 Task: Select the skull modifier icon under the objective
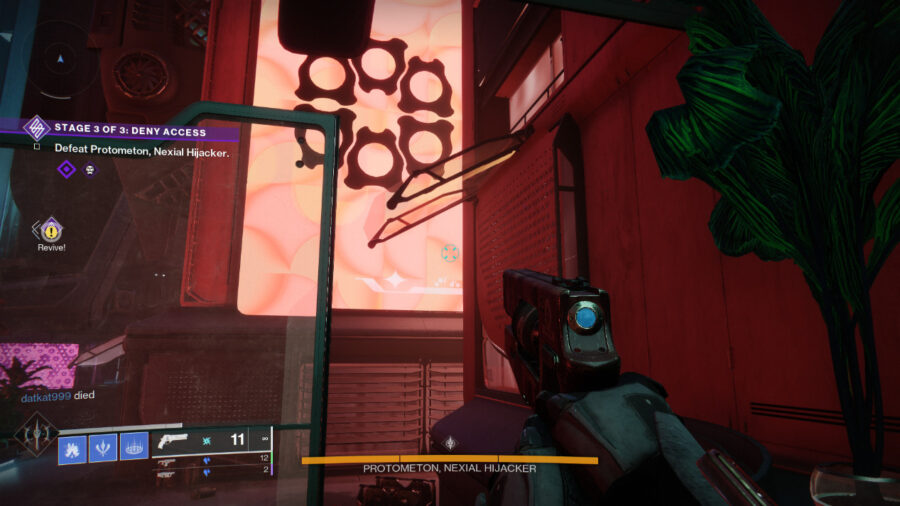point(90,169)
